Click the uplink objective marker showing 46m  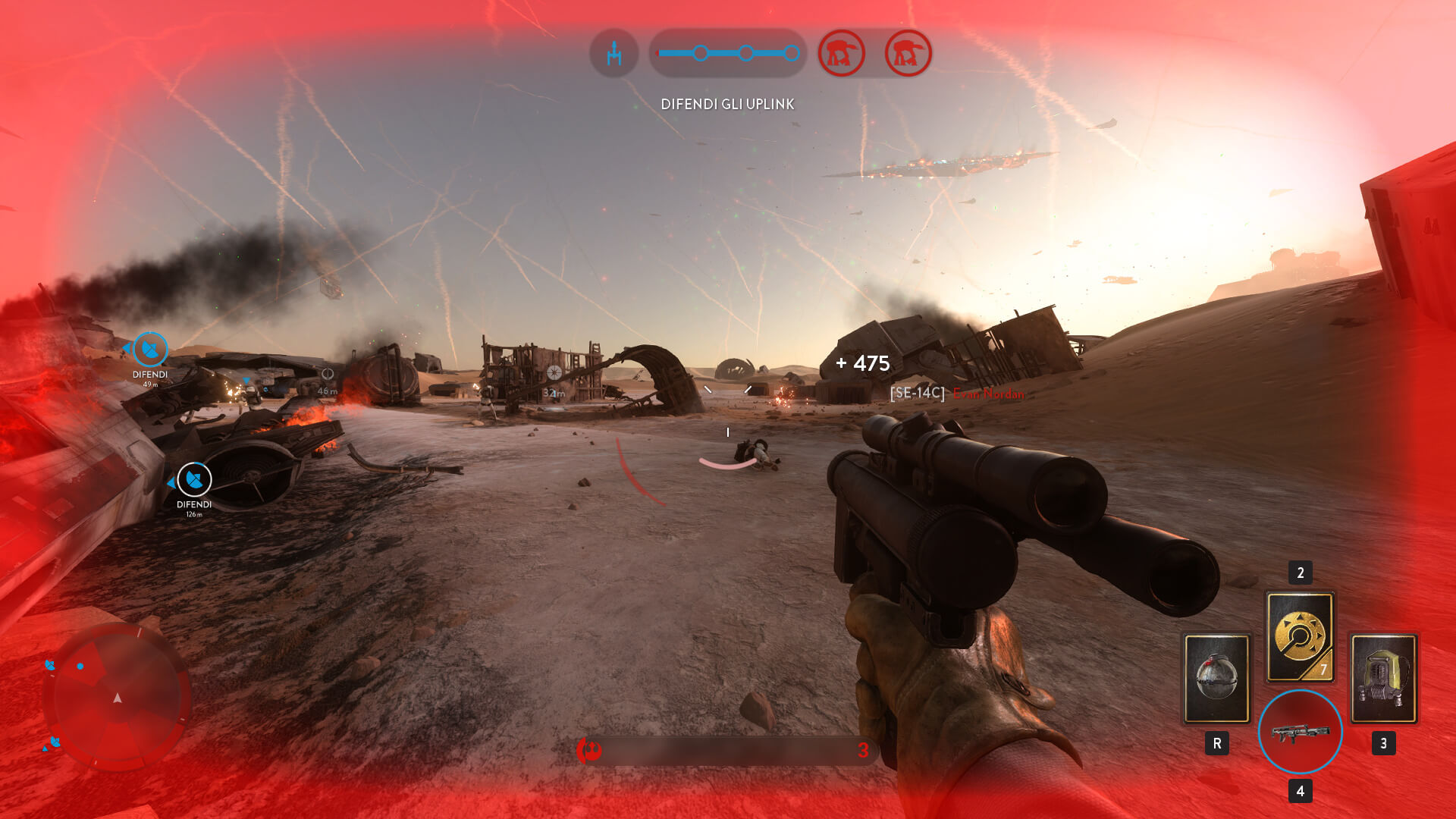pyautogui.click(x=326, y=375)
